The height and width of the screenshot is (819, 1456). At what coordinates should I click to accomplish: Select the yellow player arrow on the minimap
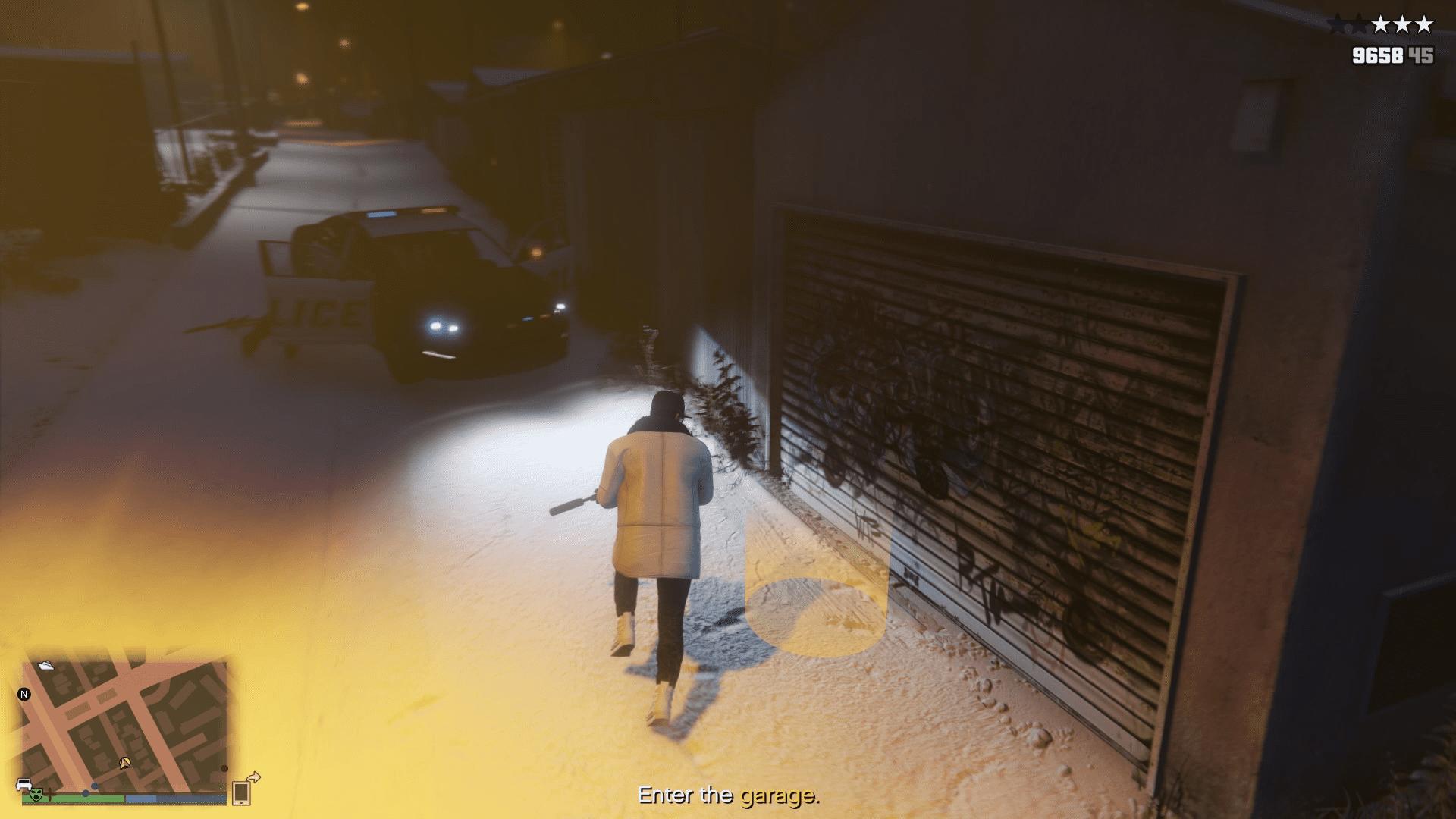click(125, 762)
